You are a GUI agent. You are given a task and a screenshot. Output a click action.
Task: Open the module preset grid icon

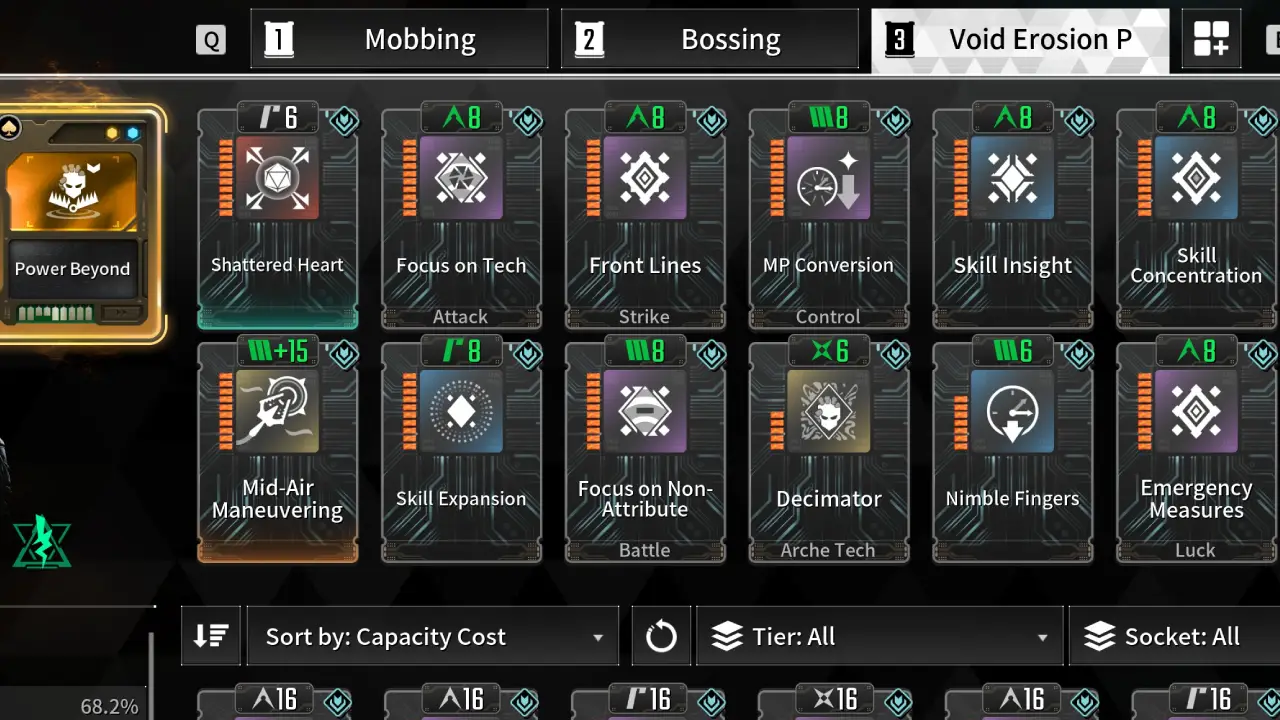[1211, 38]
